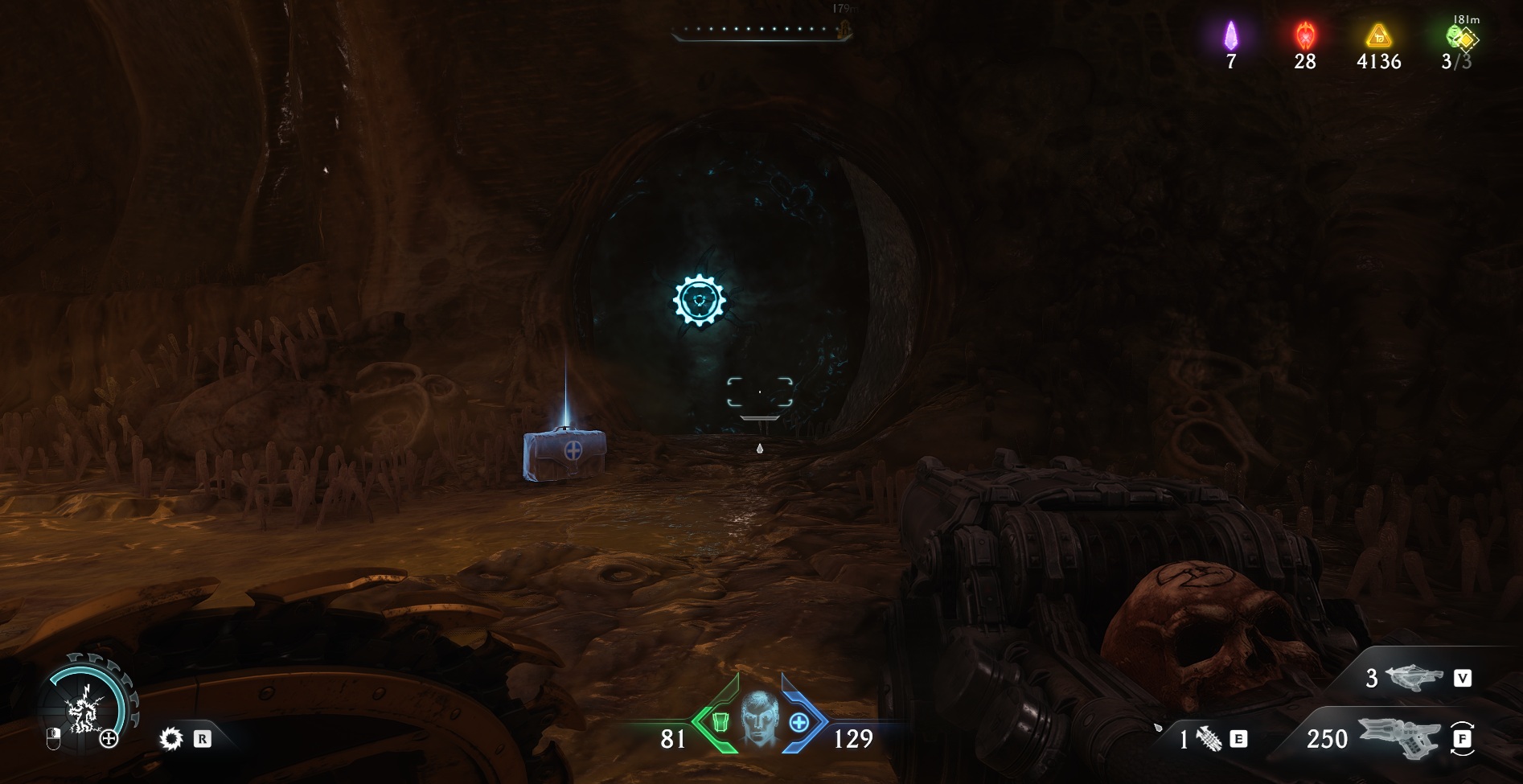Viewport: 1523px width, 784px height.
Task: Click the glowing cyan gear objective marker
Action: 700,300
